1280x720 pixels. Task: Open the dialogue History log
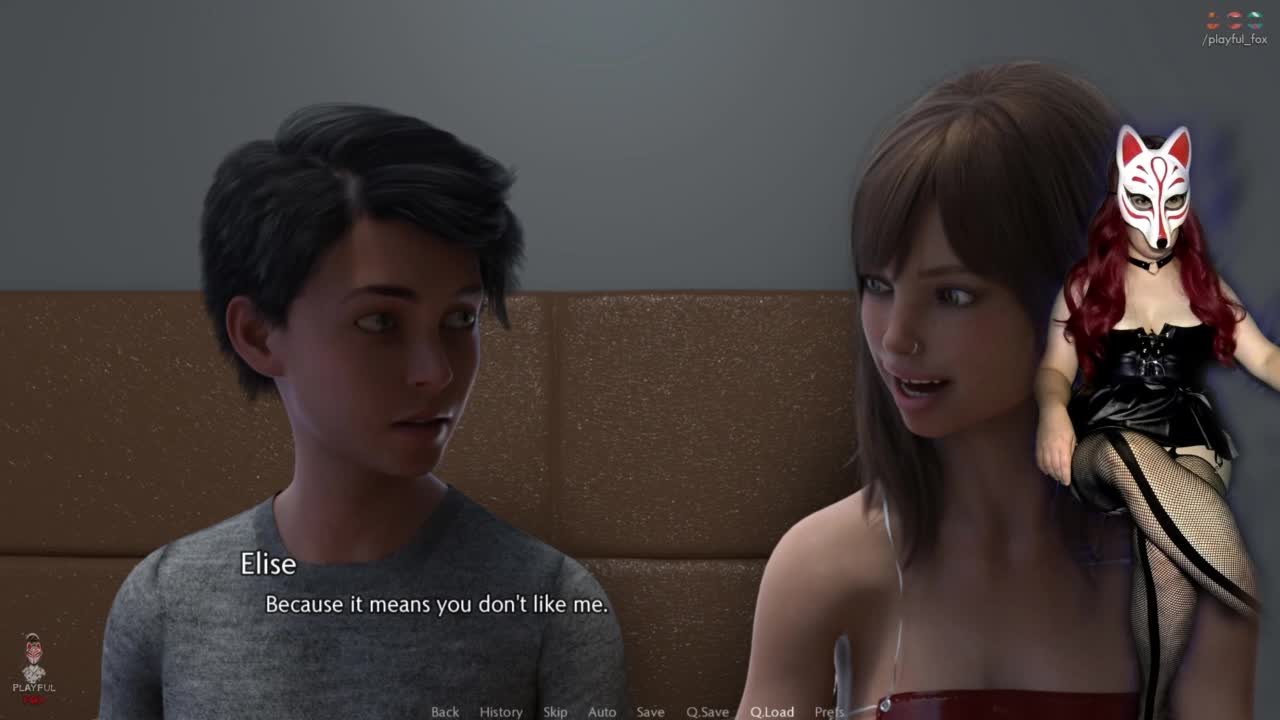(501, 712)
